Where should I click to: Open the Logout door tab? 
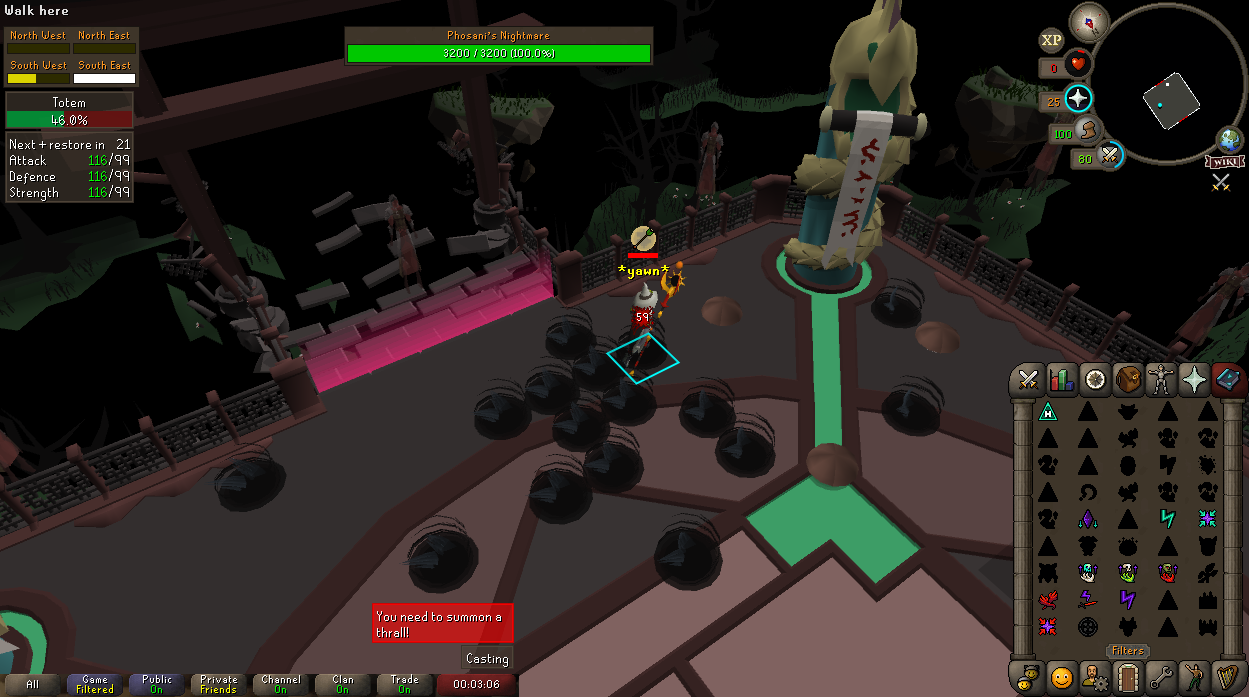click(x=1128, y=677)
